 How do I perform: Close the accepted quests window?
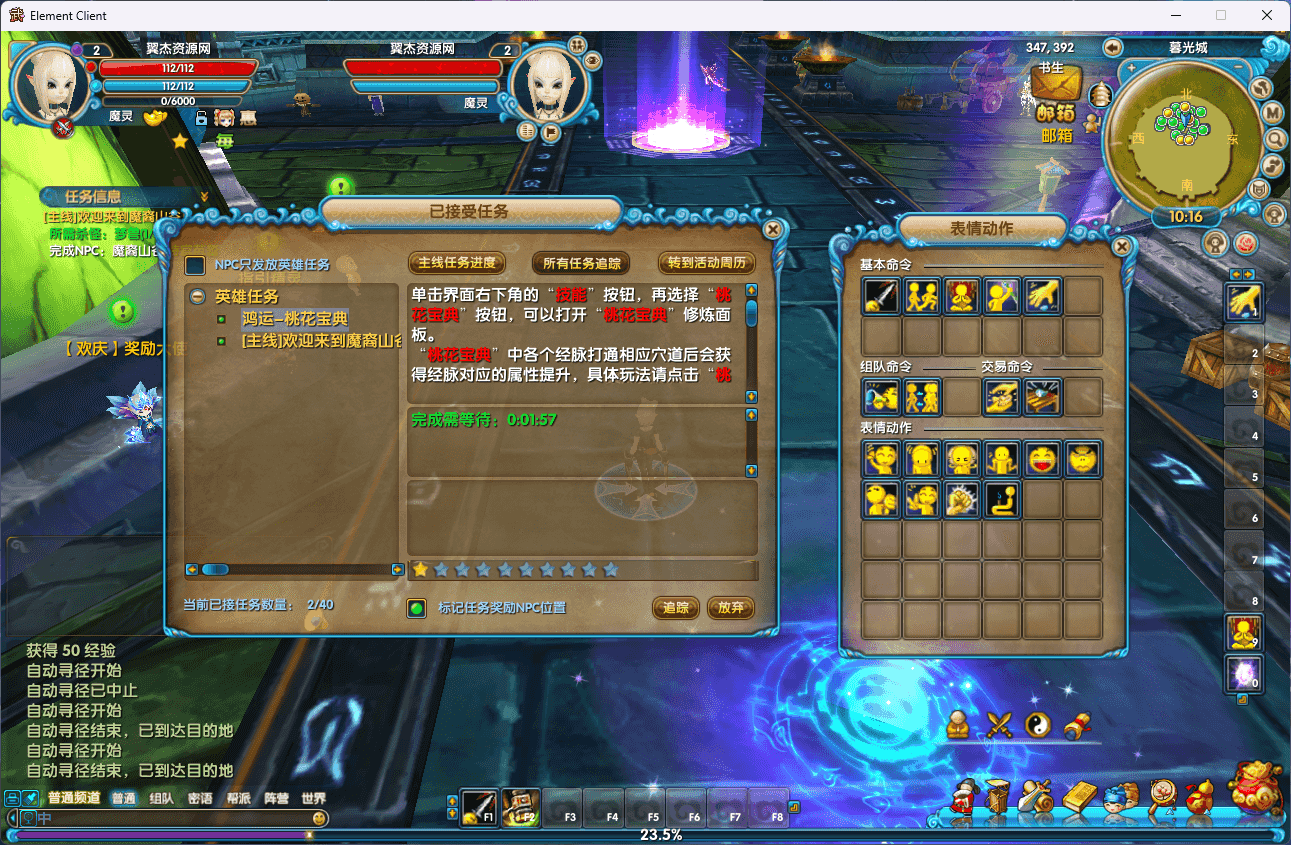coord(772,229)
